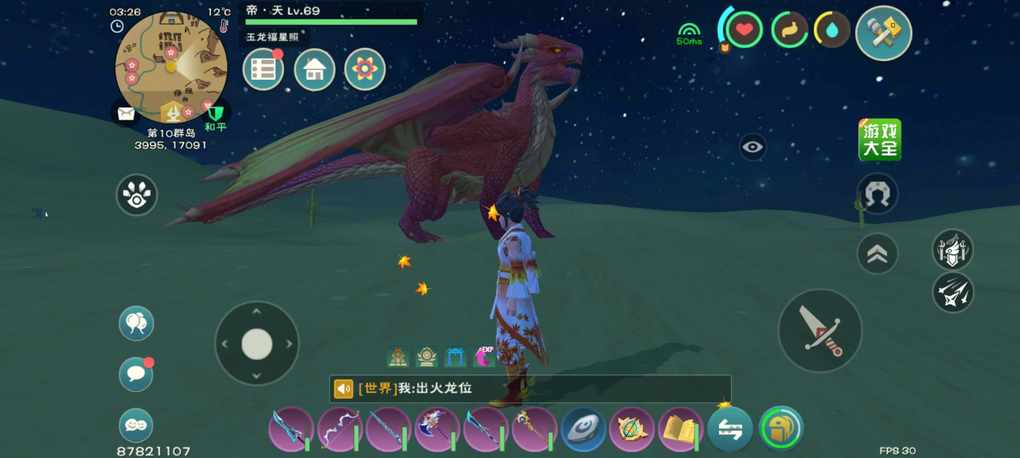This screenshot has width=1020, height=458.
Task: Open the colorful flower icon menu
Action: [x=365, y=69]
